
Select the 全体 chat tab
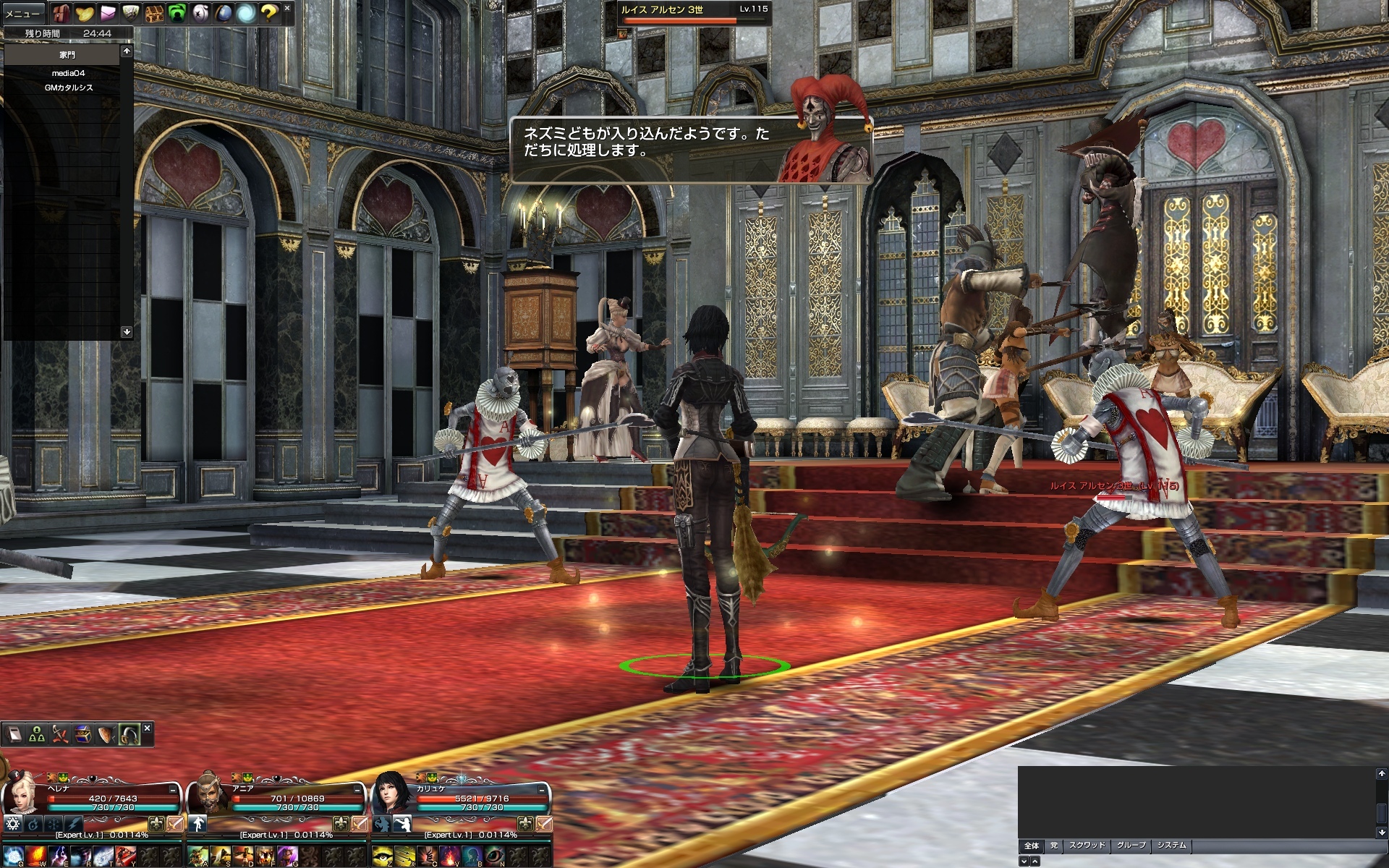(x=1032, y=846)
